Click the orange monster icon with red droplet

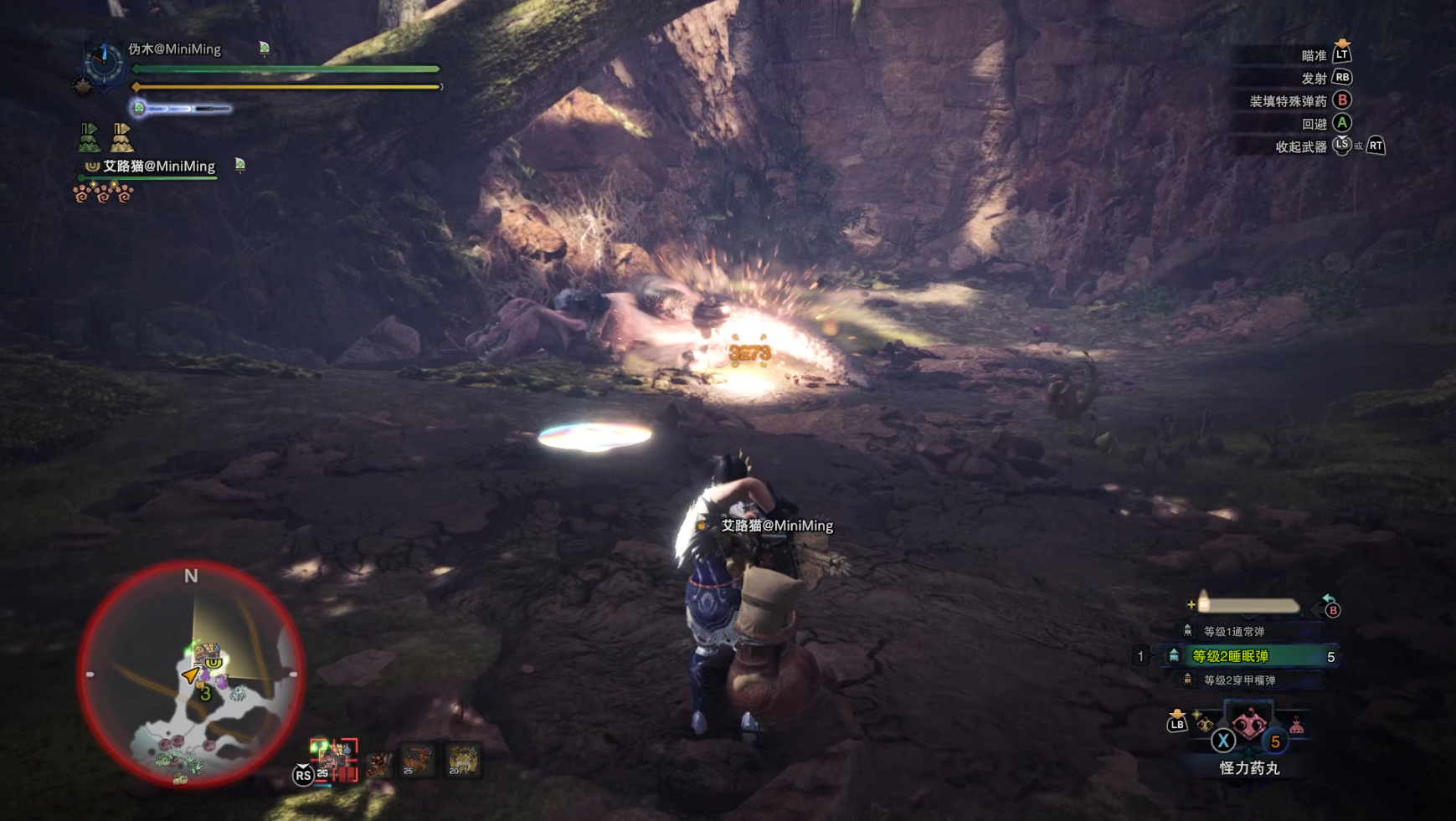[417, 760]
